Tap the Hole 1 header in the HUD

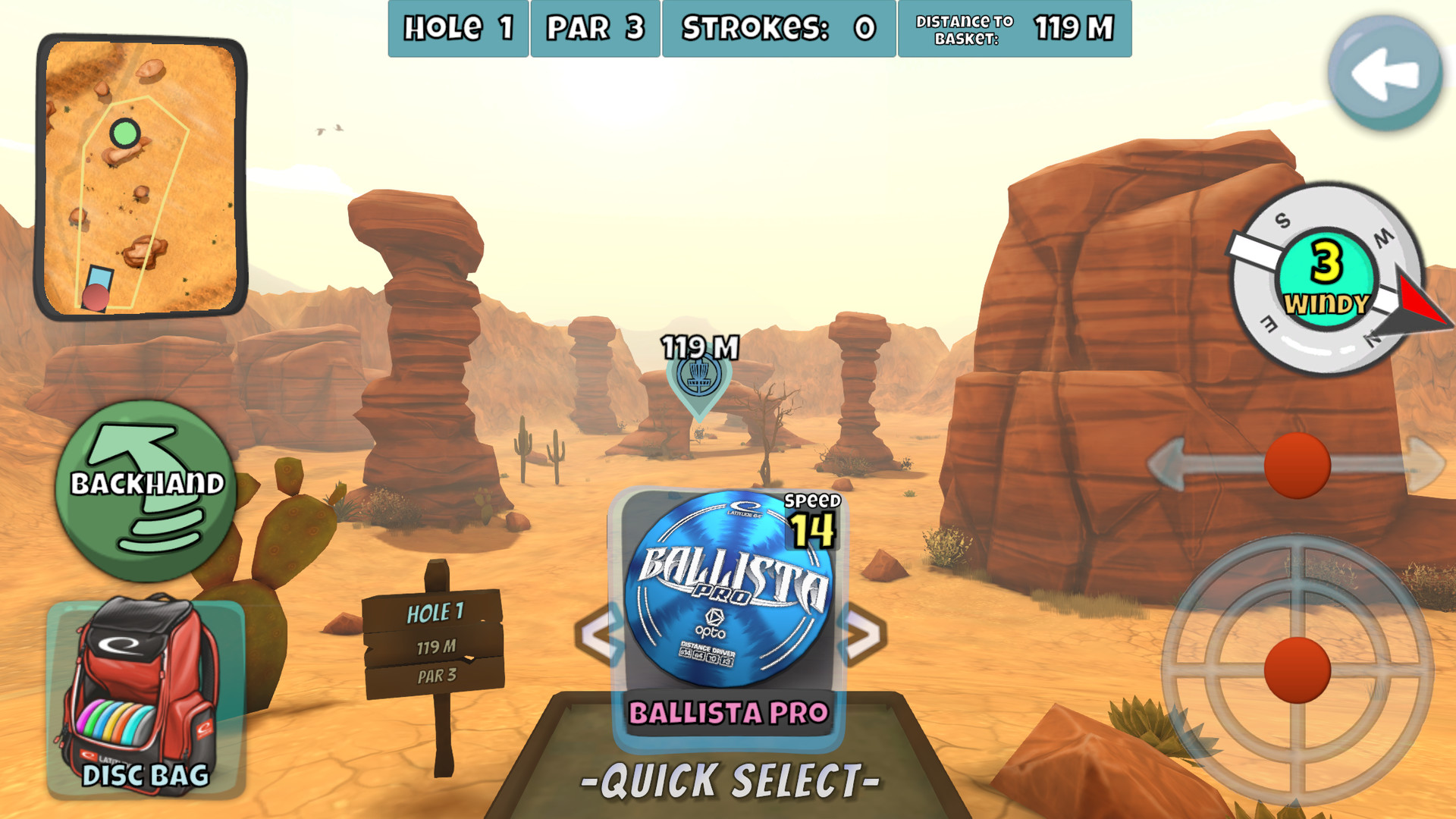pos(457,29)
